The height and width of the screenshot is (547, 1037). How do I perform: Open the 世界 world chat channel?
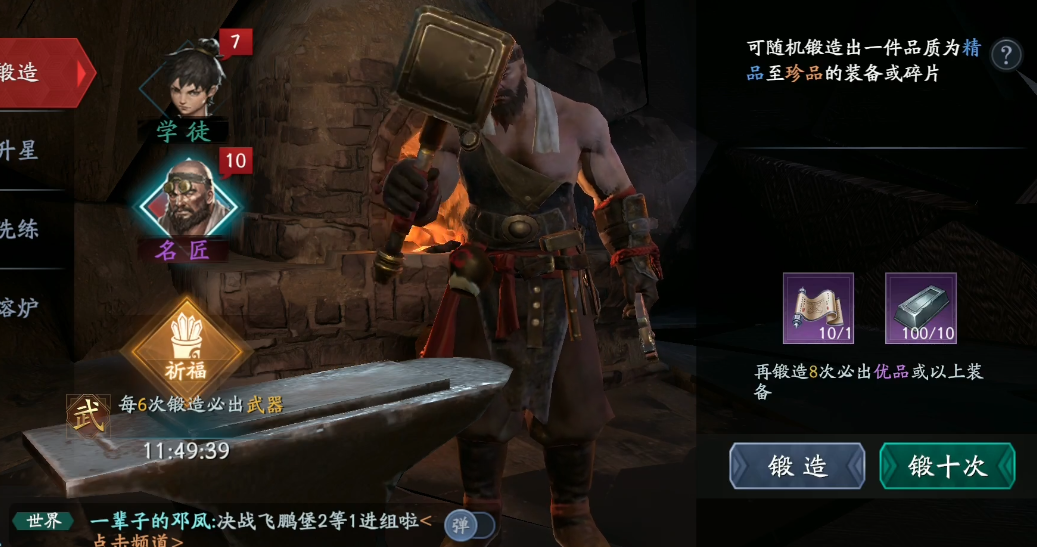(x=44, y=520)
